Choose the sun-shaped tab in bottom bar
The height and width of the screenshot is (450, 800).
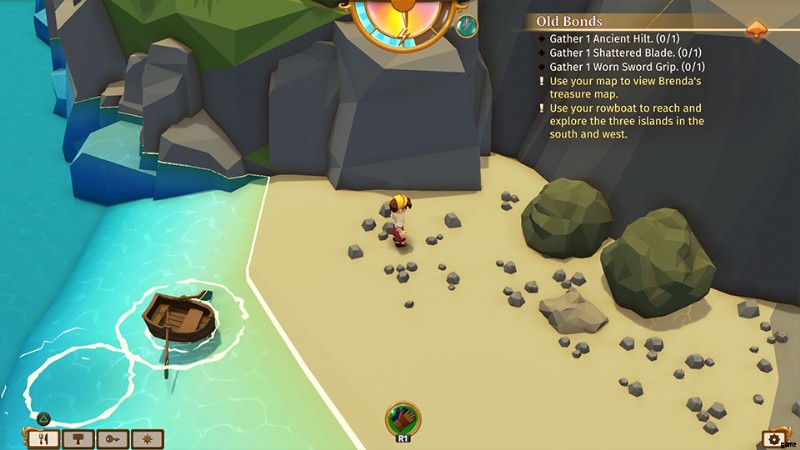[x=148, y=438]
